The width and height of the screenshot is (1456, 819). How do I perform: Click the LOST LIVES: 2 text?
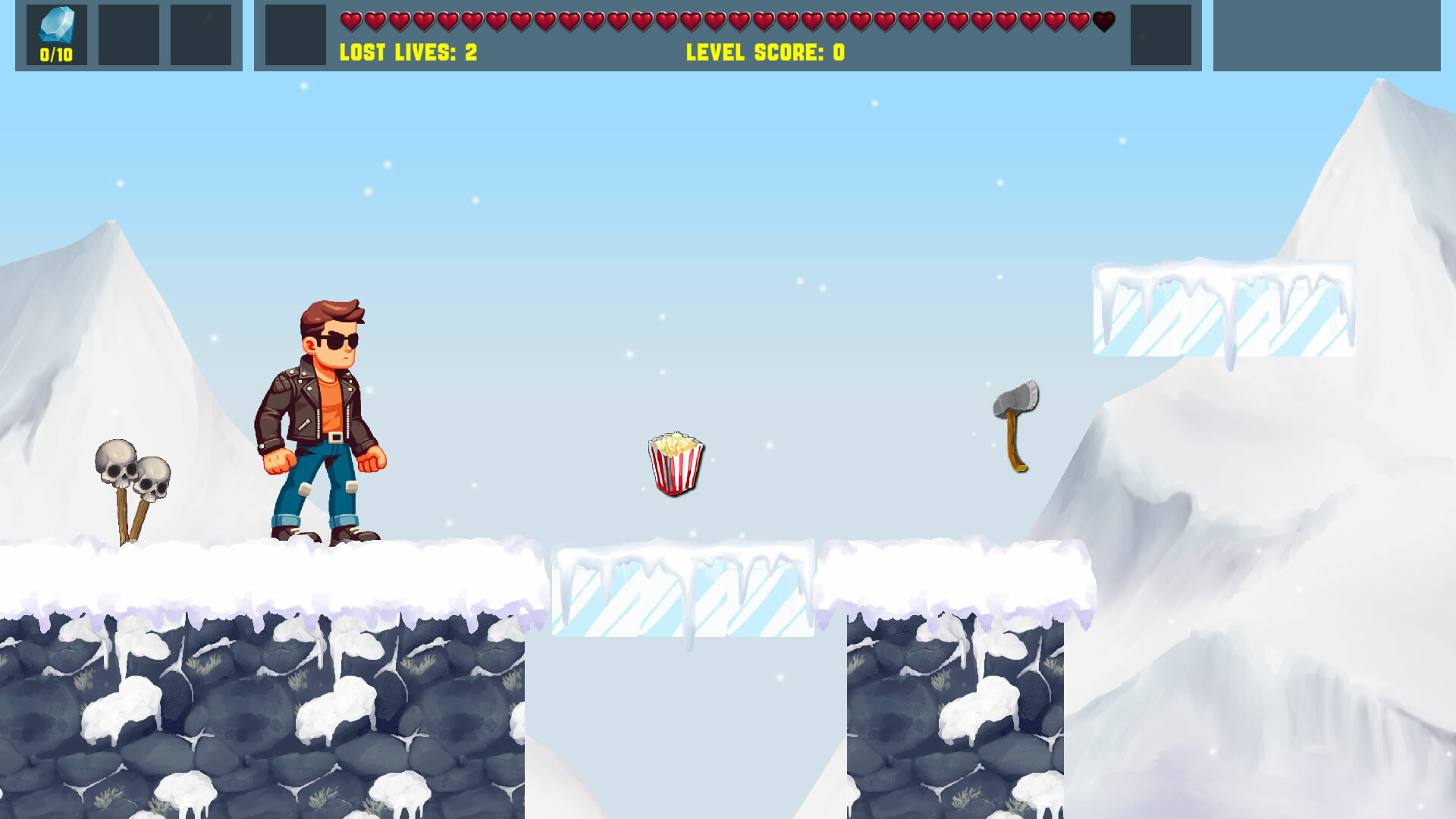click(407, 53)
